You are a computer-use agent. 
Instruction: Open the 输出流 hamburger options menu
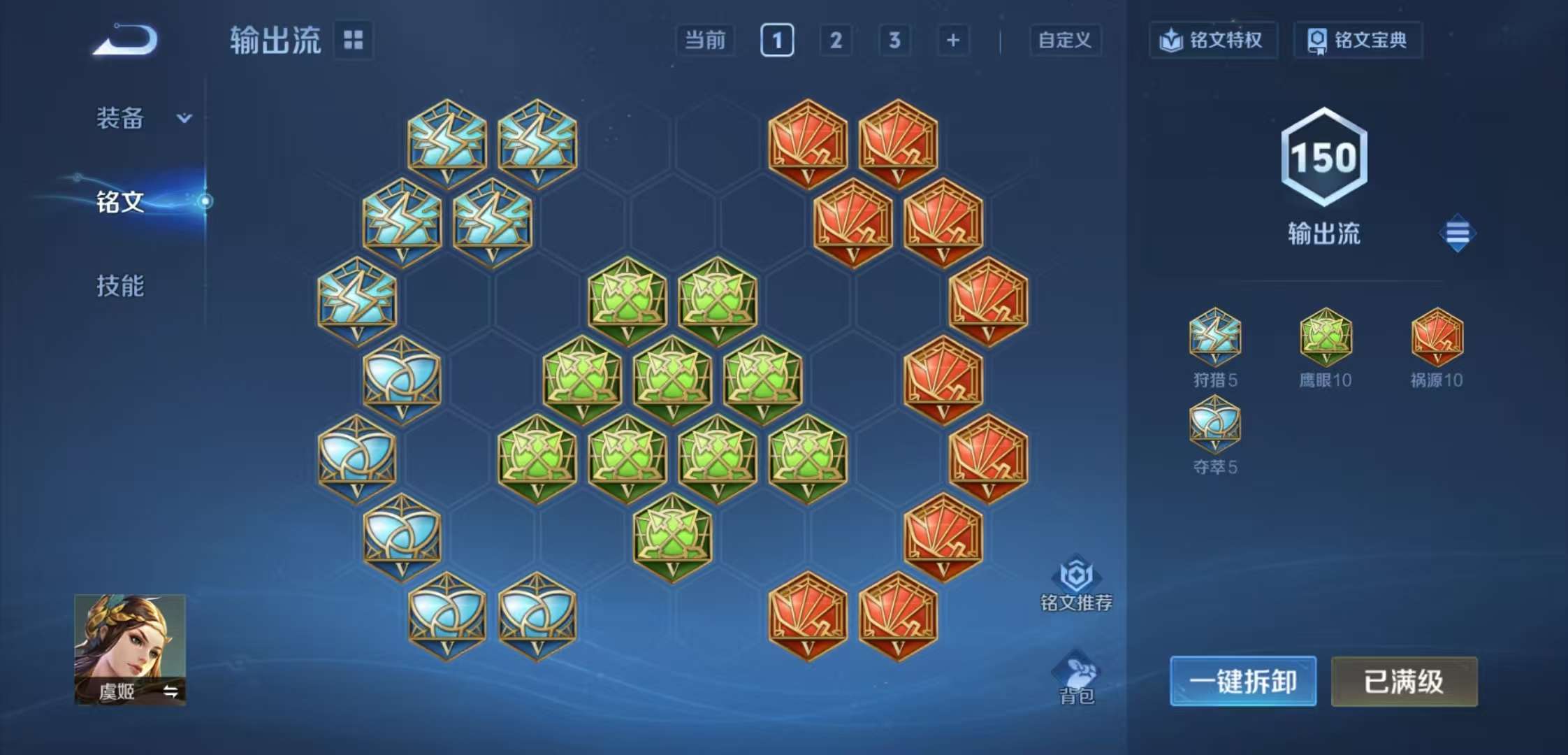pos(1456,231)
